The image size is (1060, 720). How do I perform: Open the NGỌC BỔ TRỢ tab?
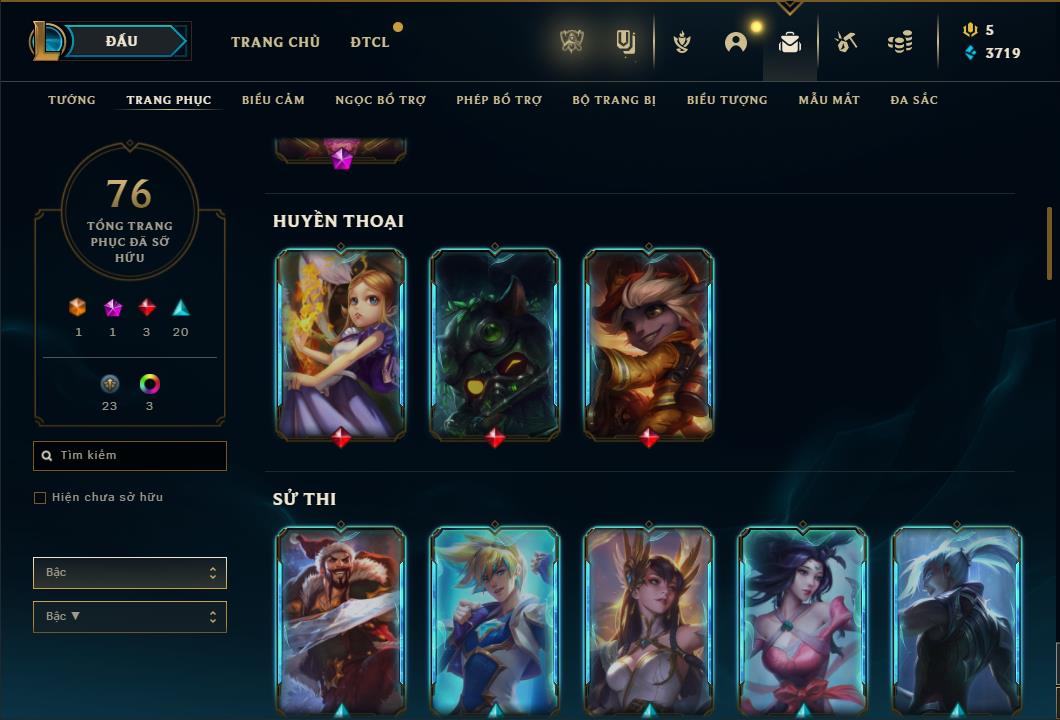tap(380, 100)
